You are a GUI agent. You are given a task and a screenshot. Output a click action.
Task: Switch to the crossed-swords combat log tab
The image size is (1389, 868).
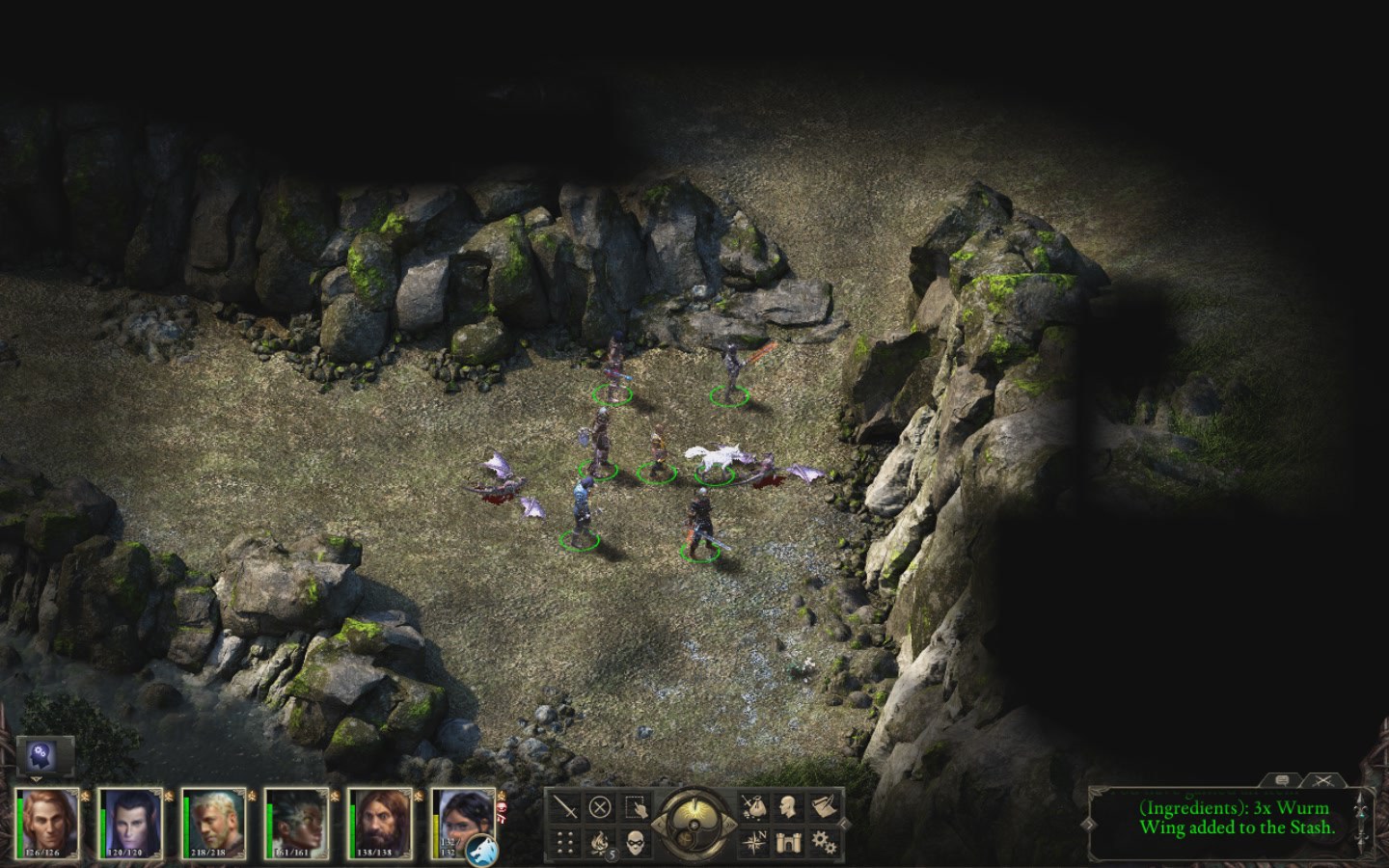1323,779
